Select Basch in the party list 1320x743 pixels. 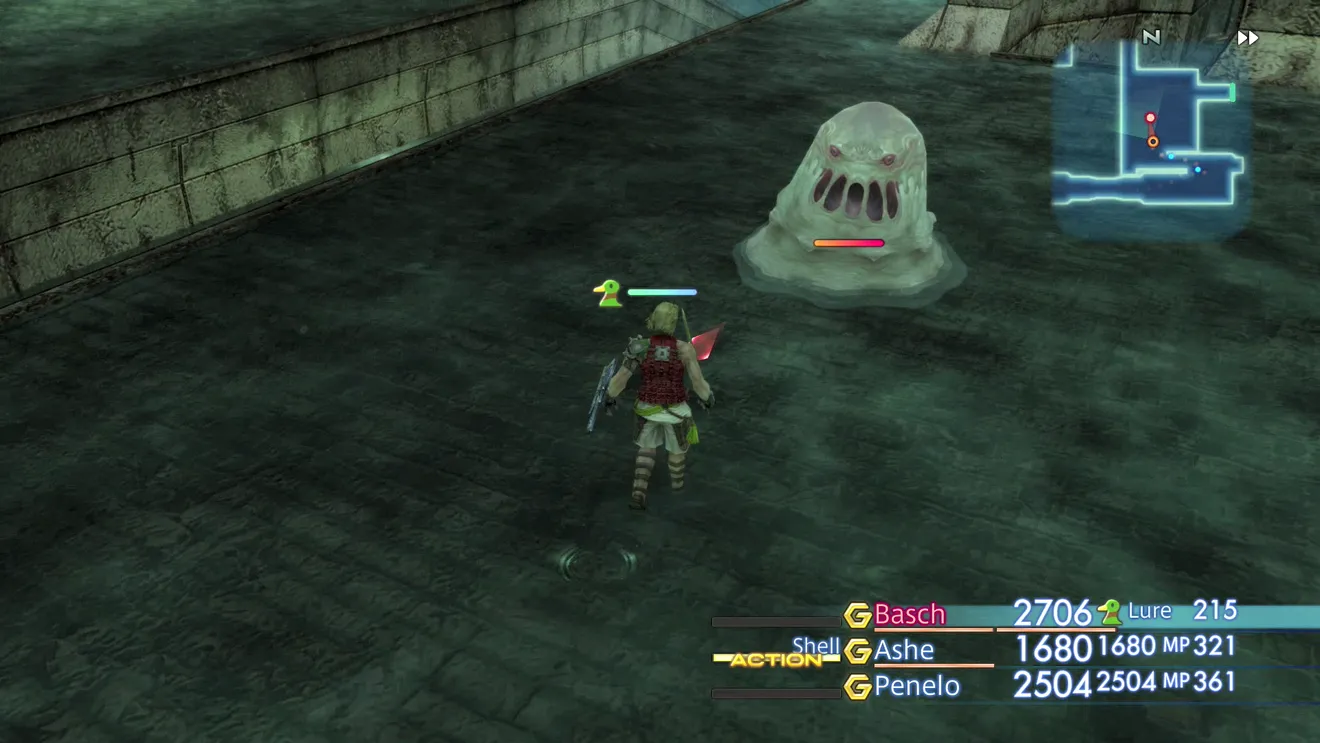click(909, 614)
